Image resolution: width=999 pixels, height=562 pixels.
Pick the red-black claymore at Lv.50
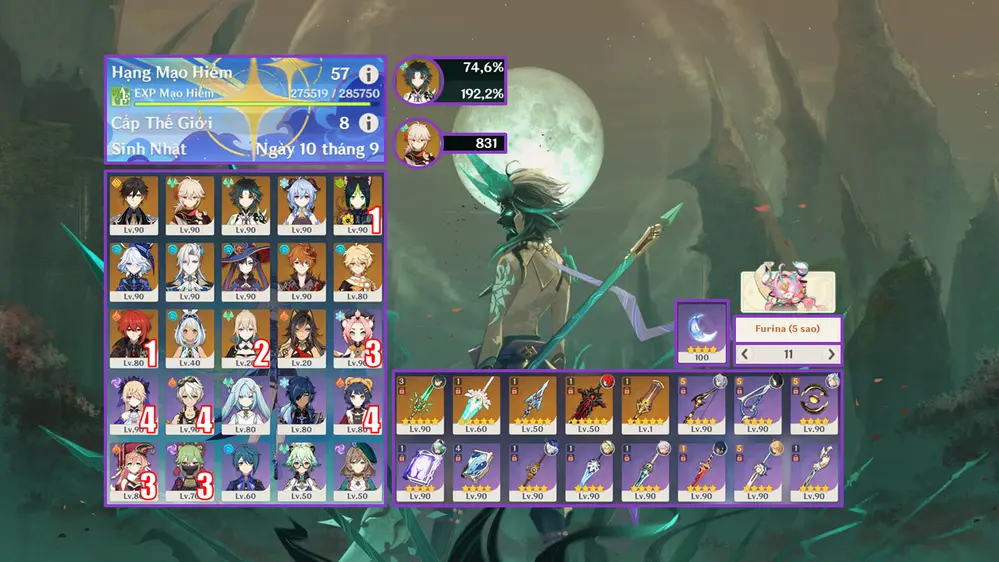[x=589, y=404]
